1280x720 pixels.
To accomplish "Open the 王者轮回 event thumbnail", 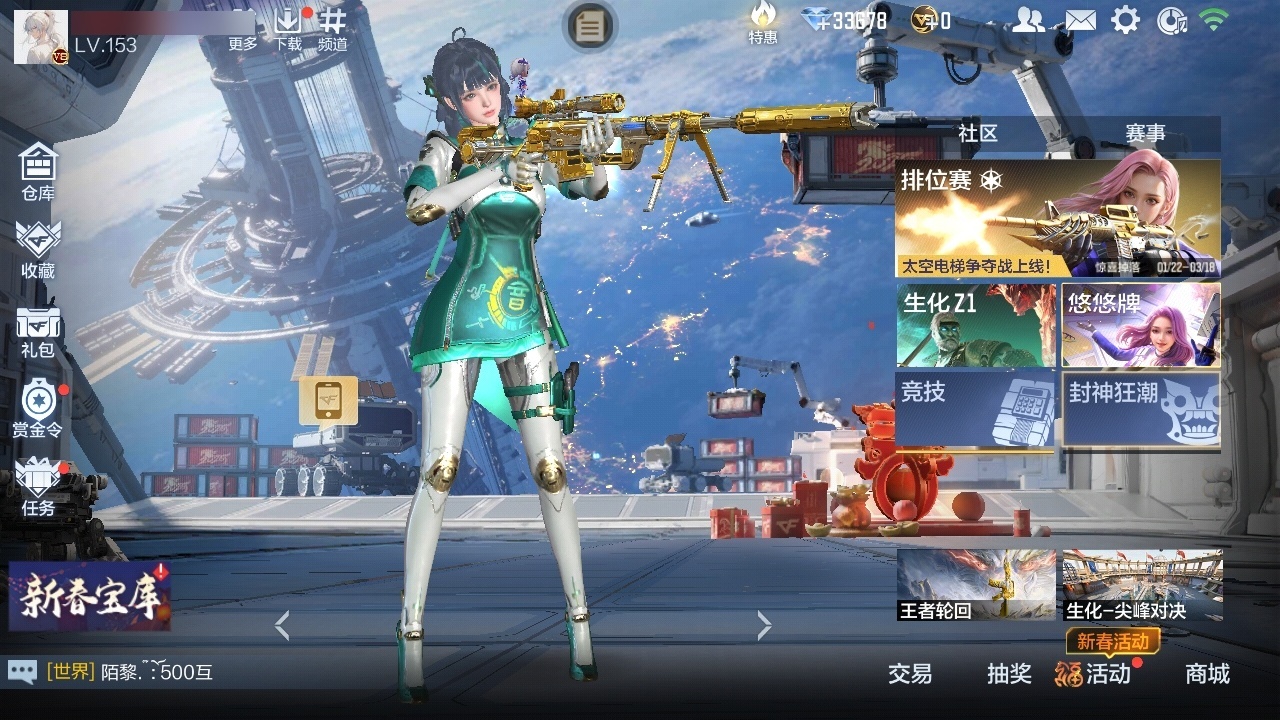I will coord(976,585).
